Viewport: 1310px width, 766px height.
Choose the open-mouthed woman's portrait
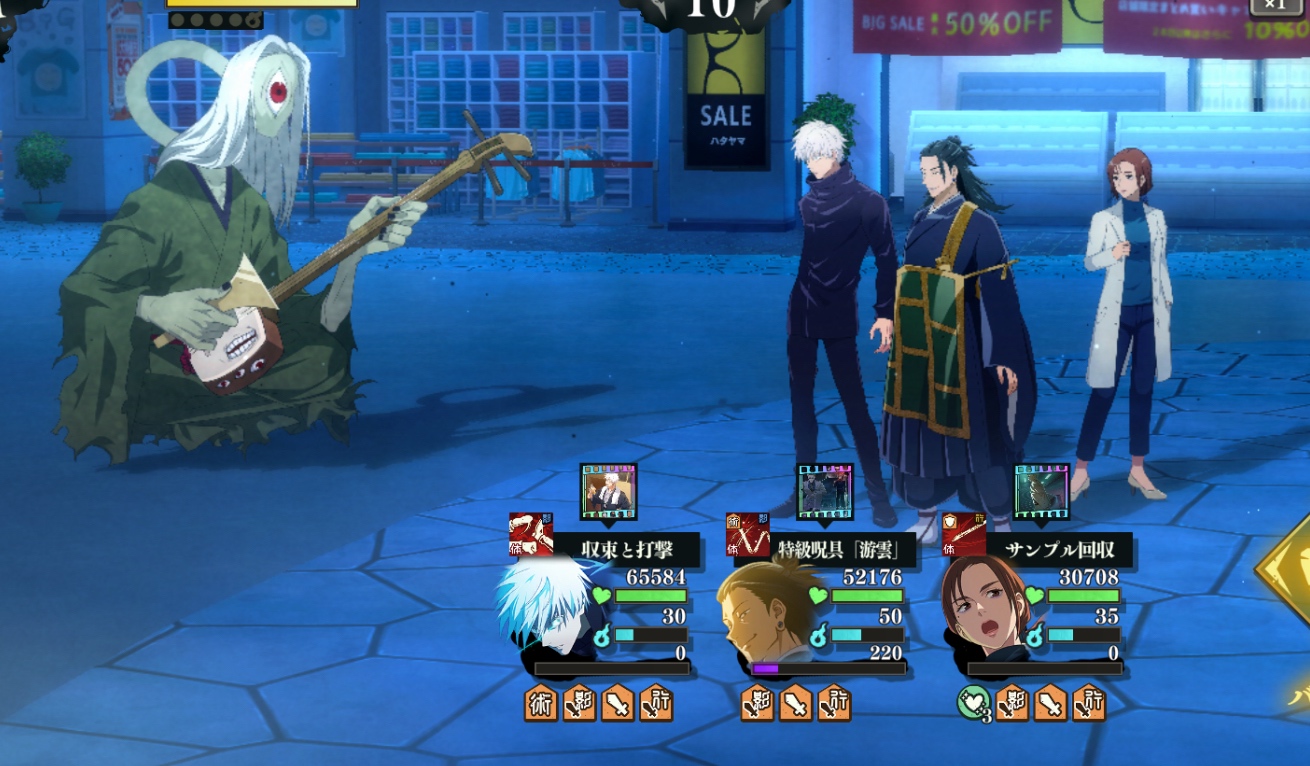pos(983,609)
